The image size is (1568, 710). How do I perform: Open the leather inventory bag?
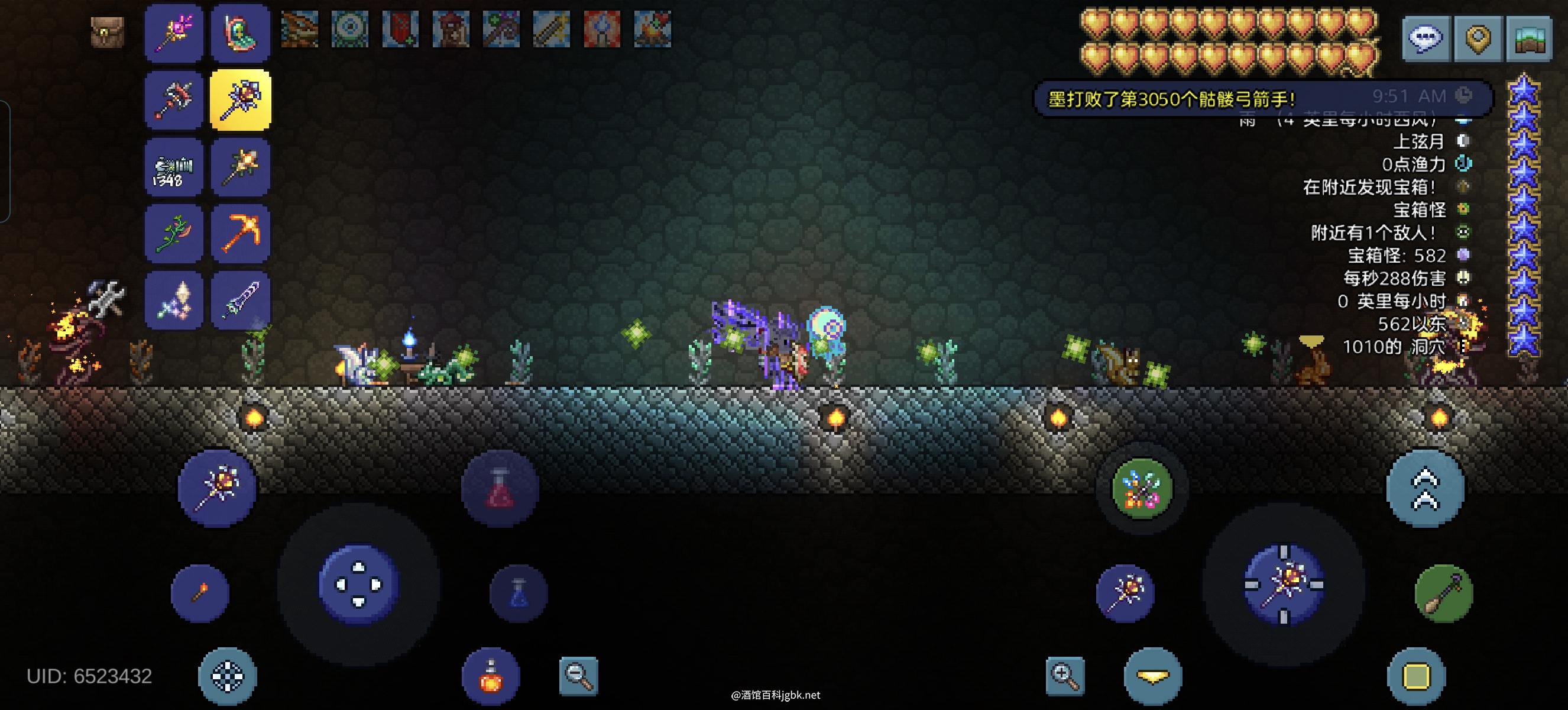click(x=107, y=31)
